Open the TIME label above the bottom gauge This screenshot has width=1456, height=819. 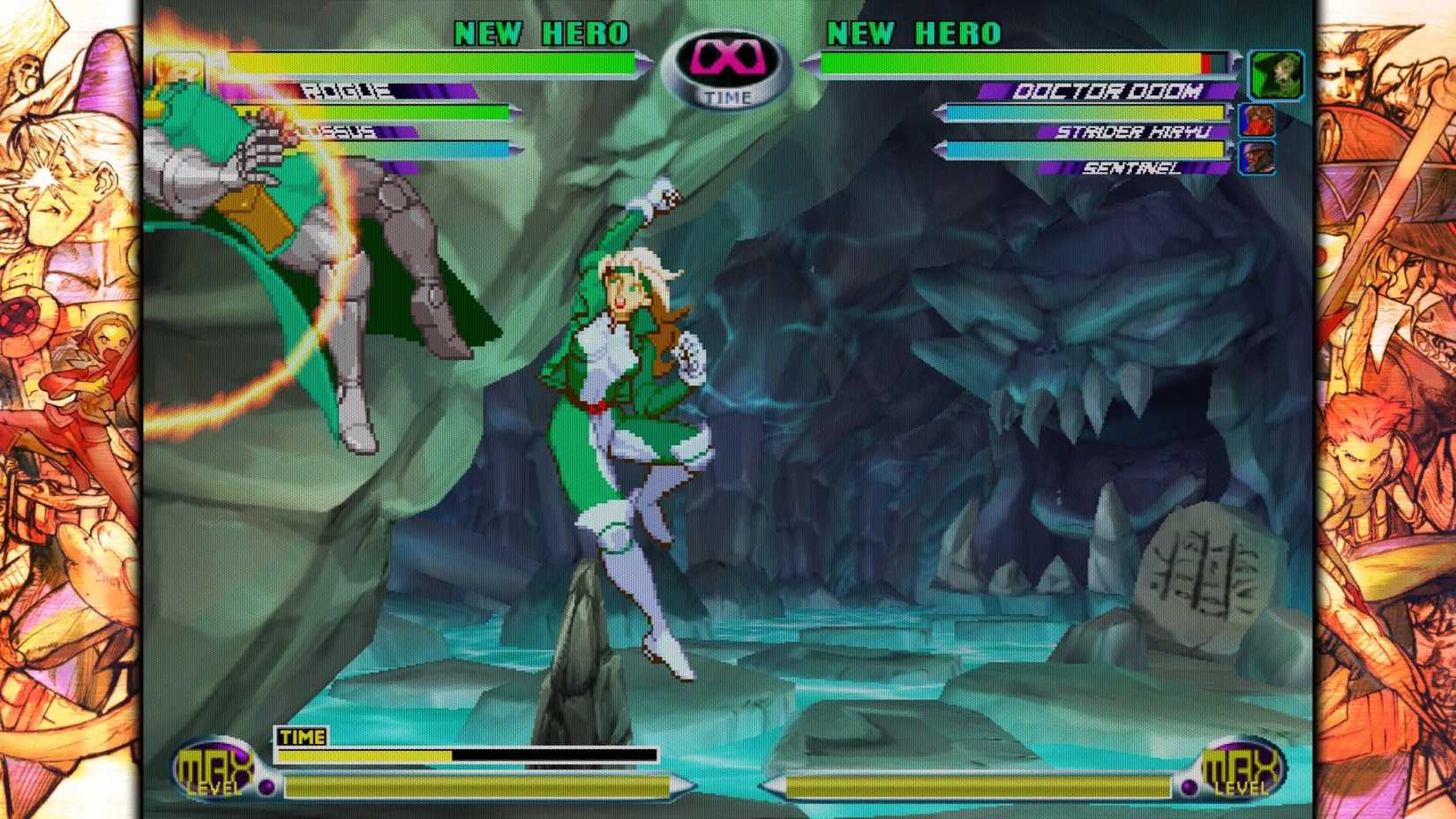coord(301,735)
